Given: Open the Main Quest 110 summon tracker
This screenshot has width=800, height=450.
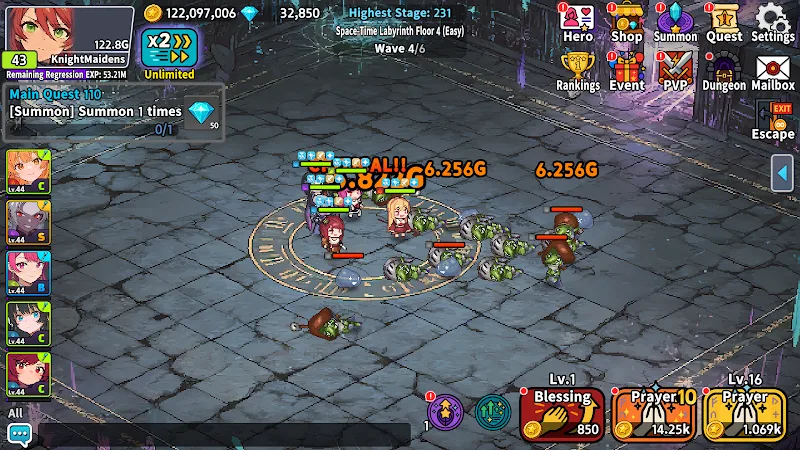Looking at the screenshot, I should (x=113, y=112).
